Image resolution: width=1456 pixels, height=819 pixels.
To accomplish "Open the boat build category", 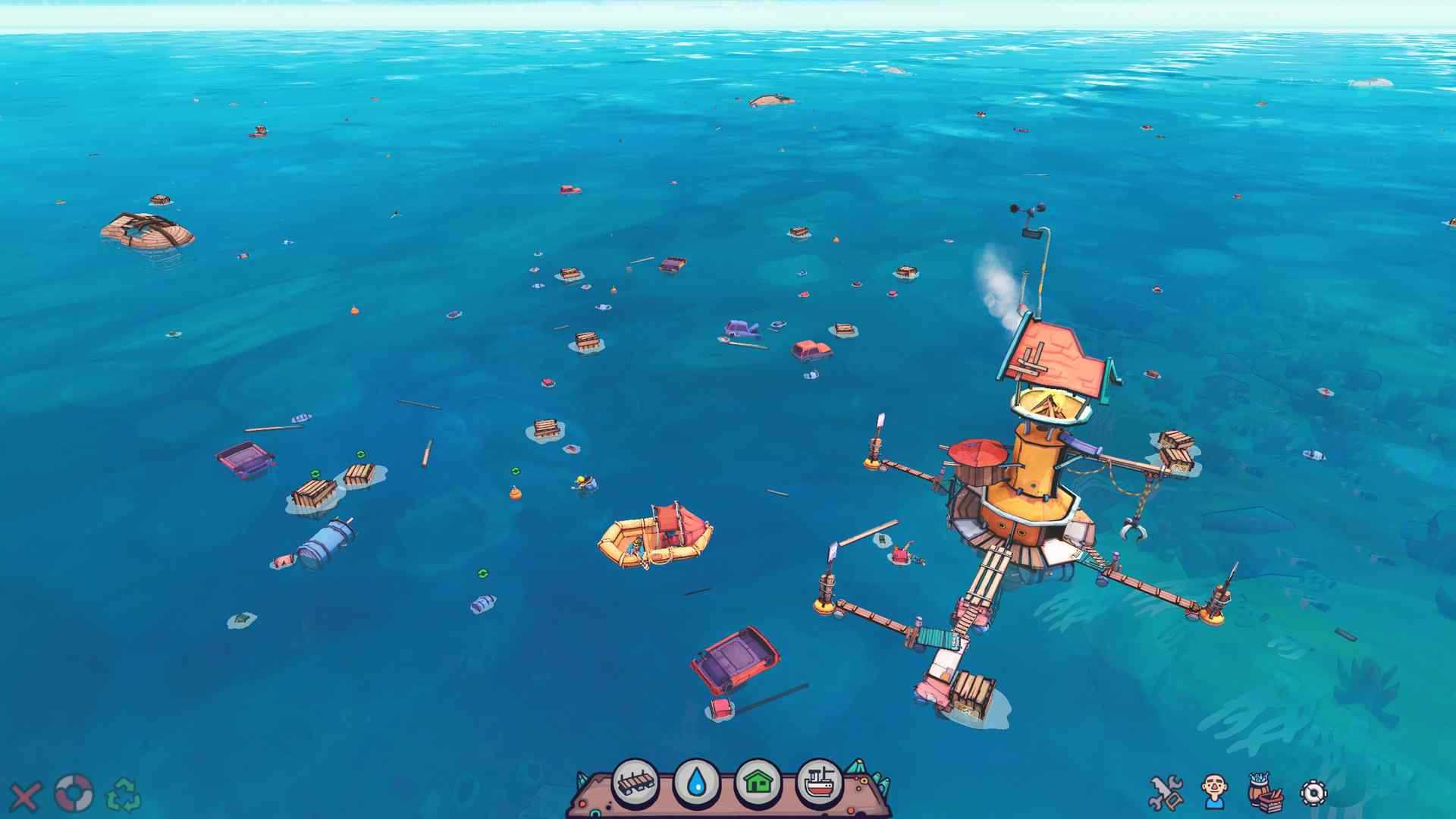I will (821, 783).
